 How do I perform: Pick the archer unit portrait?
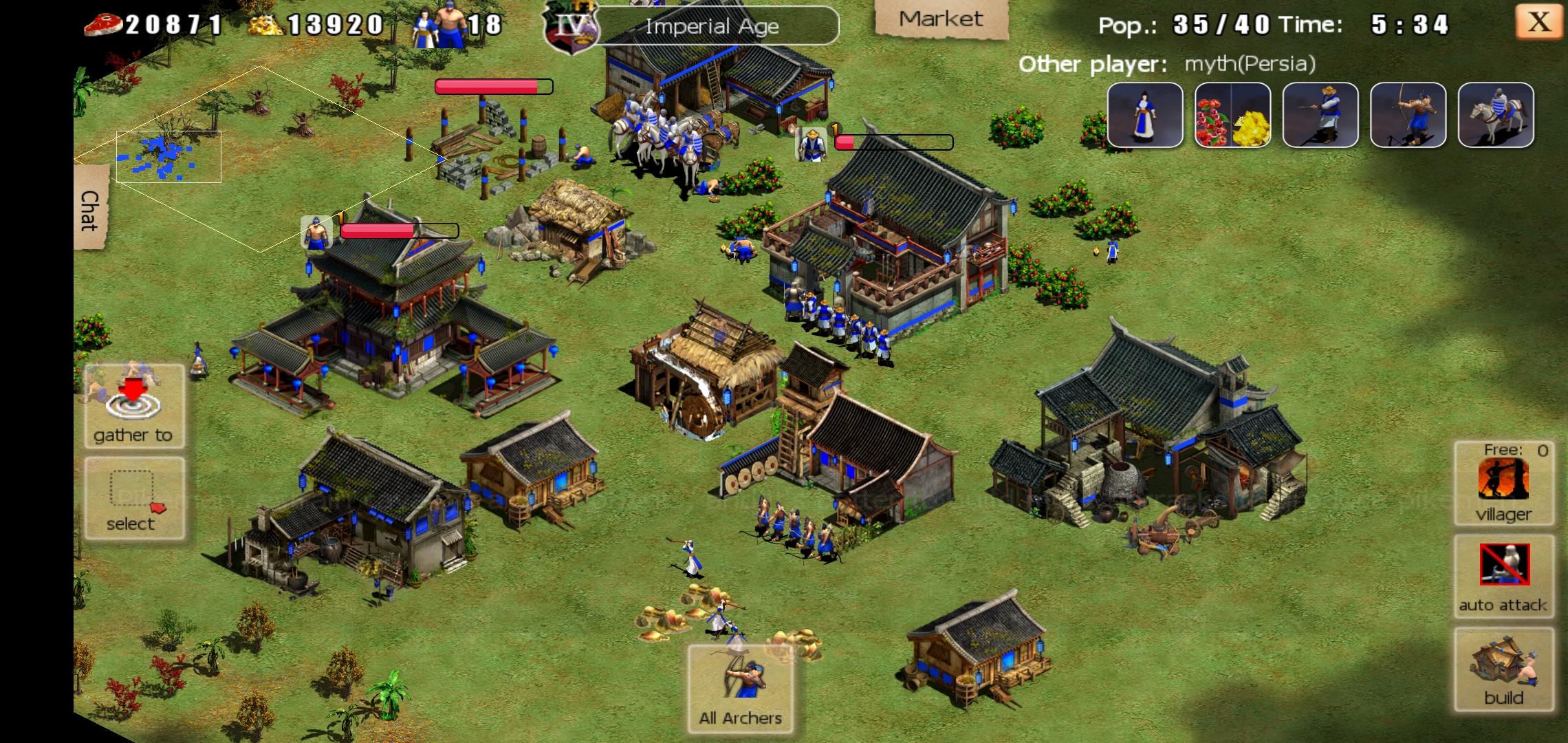coord(1408,115)
